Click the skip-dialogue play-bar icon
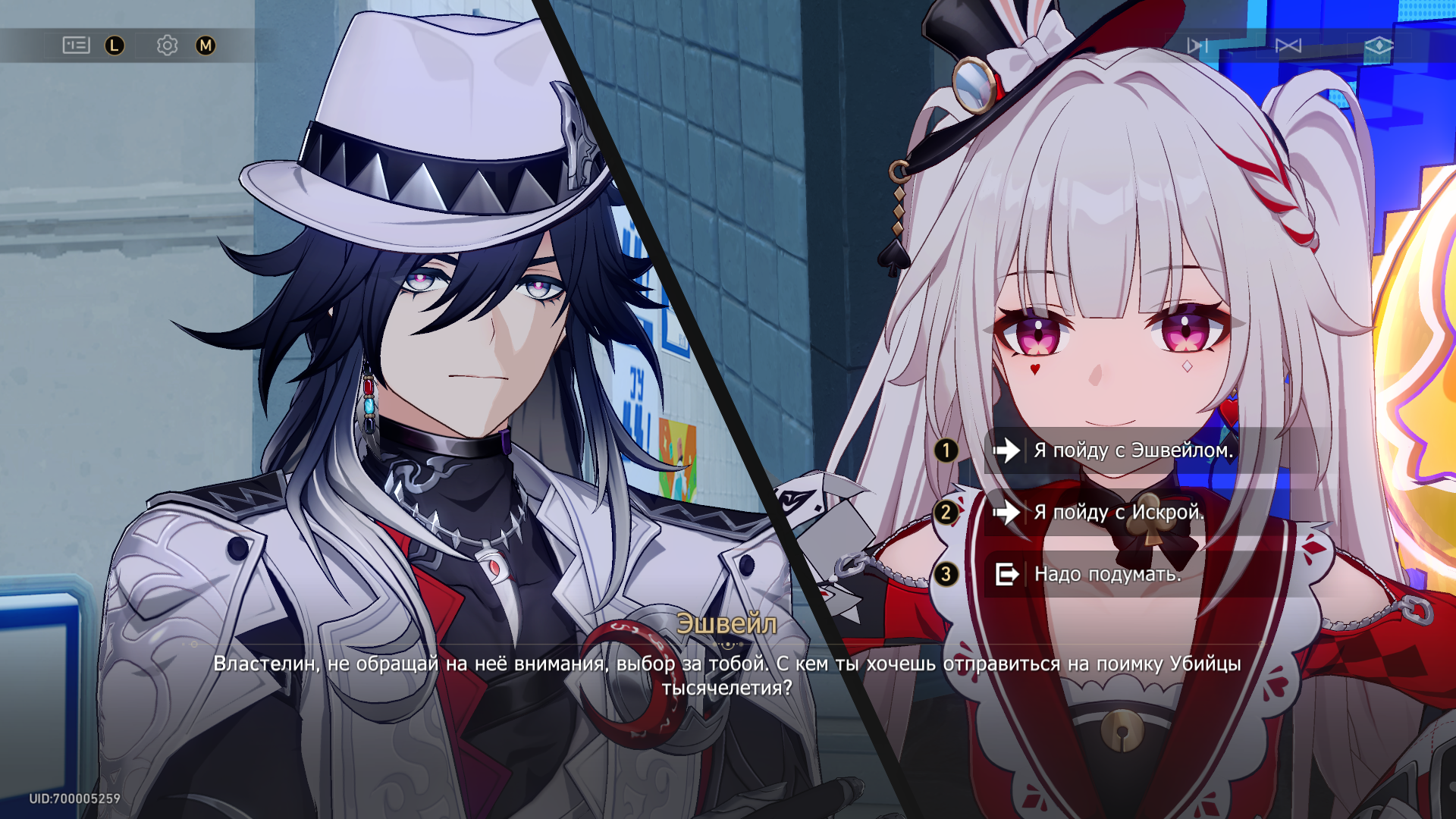1456x819 pixels. click(1197, 46)
